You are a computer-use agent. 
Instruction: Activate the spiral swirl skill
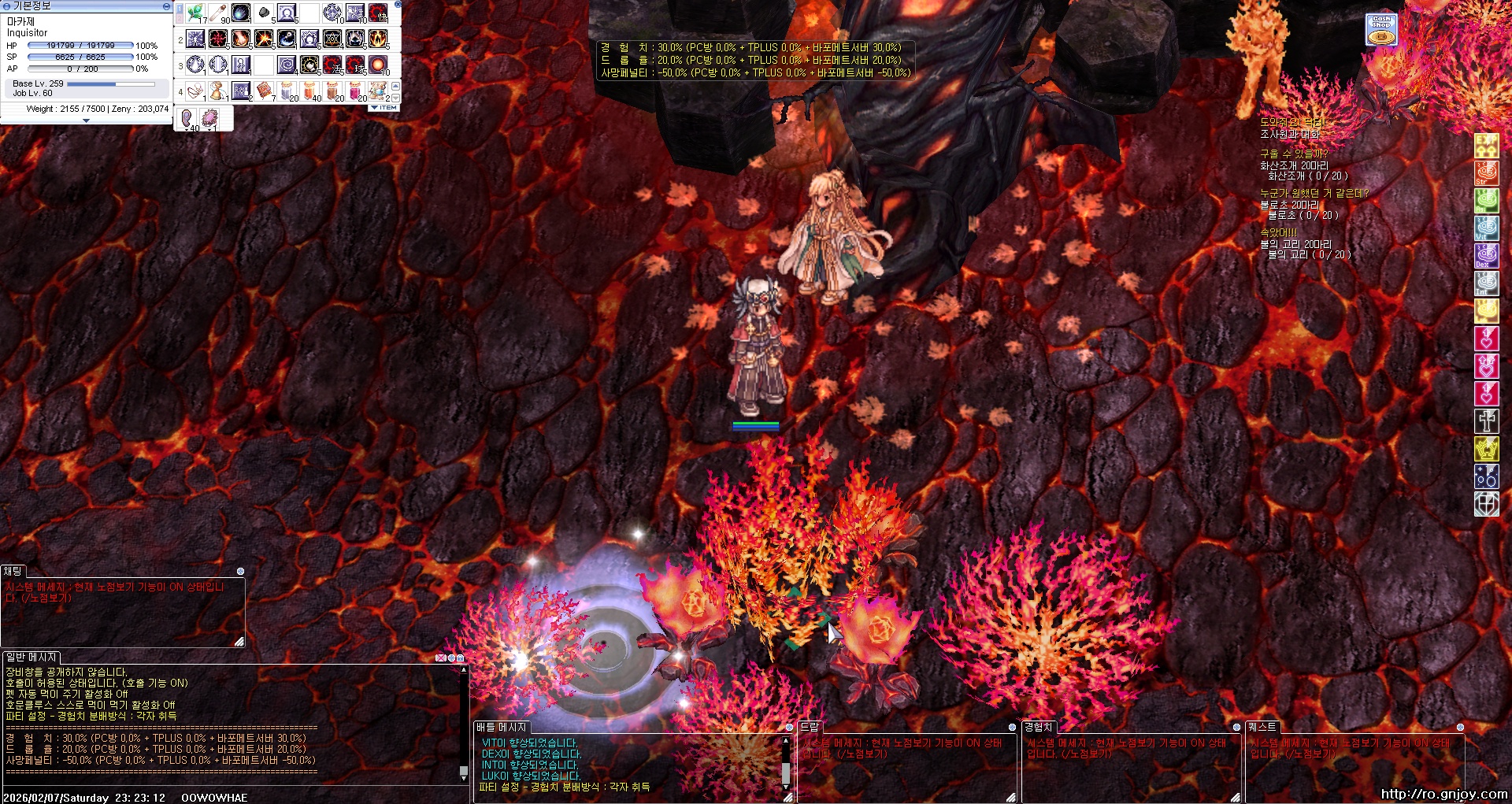[287, 65]
